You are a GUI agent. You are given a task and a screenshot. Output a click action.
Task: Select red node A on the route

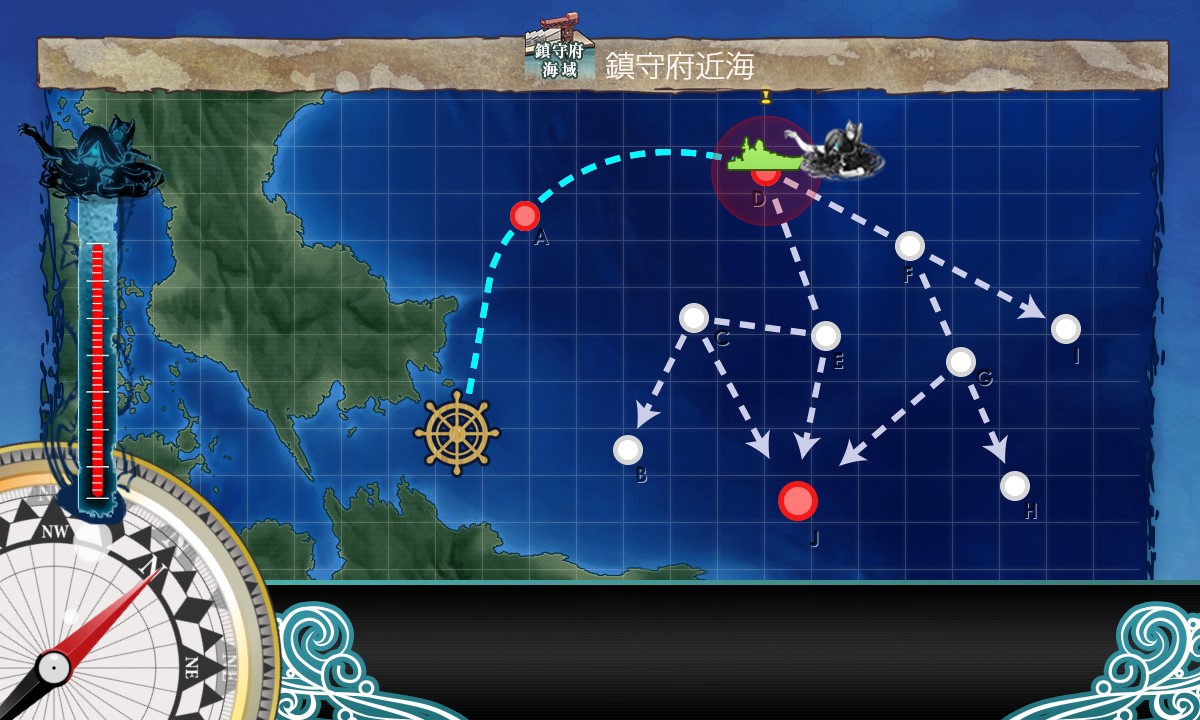(x=525, y=216)
